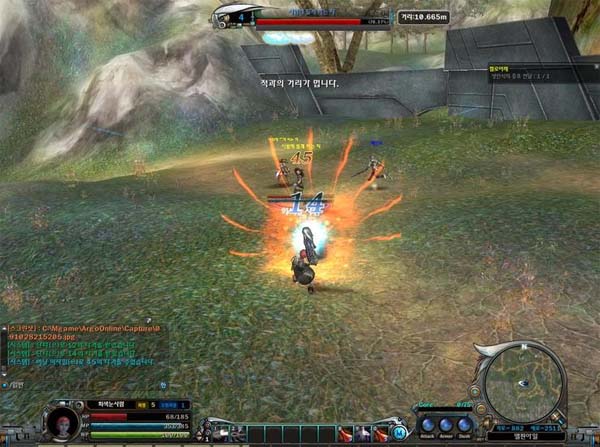Activate the Attack core orb

pos(428,424)
